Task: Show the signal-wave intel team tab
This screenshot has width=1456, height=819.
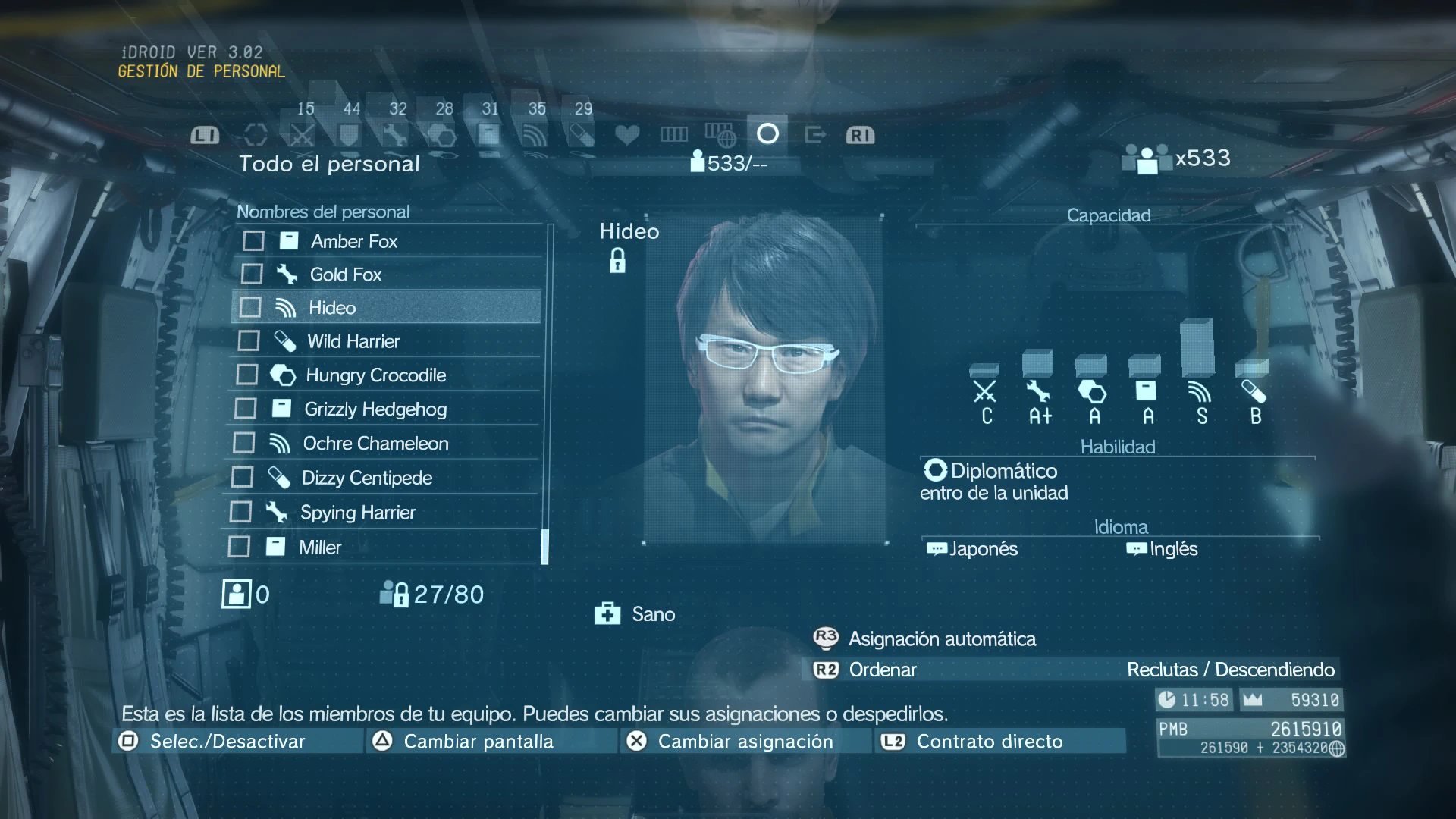Action: coord(535,136)
